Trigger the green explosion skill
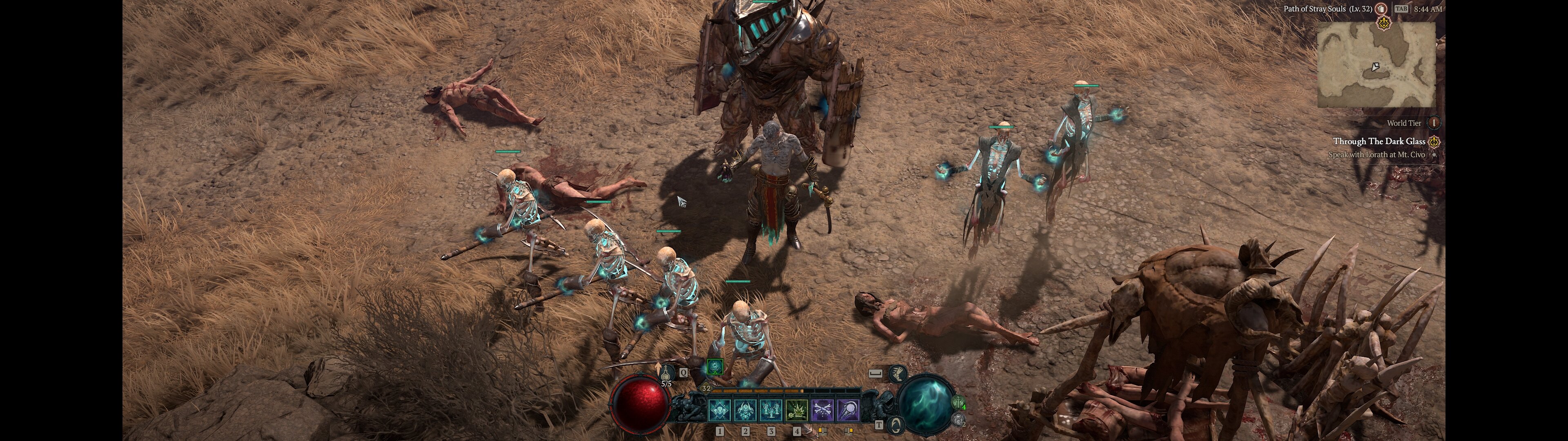This screenshot has height=441, width=1568. (796, 410)
